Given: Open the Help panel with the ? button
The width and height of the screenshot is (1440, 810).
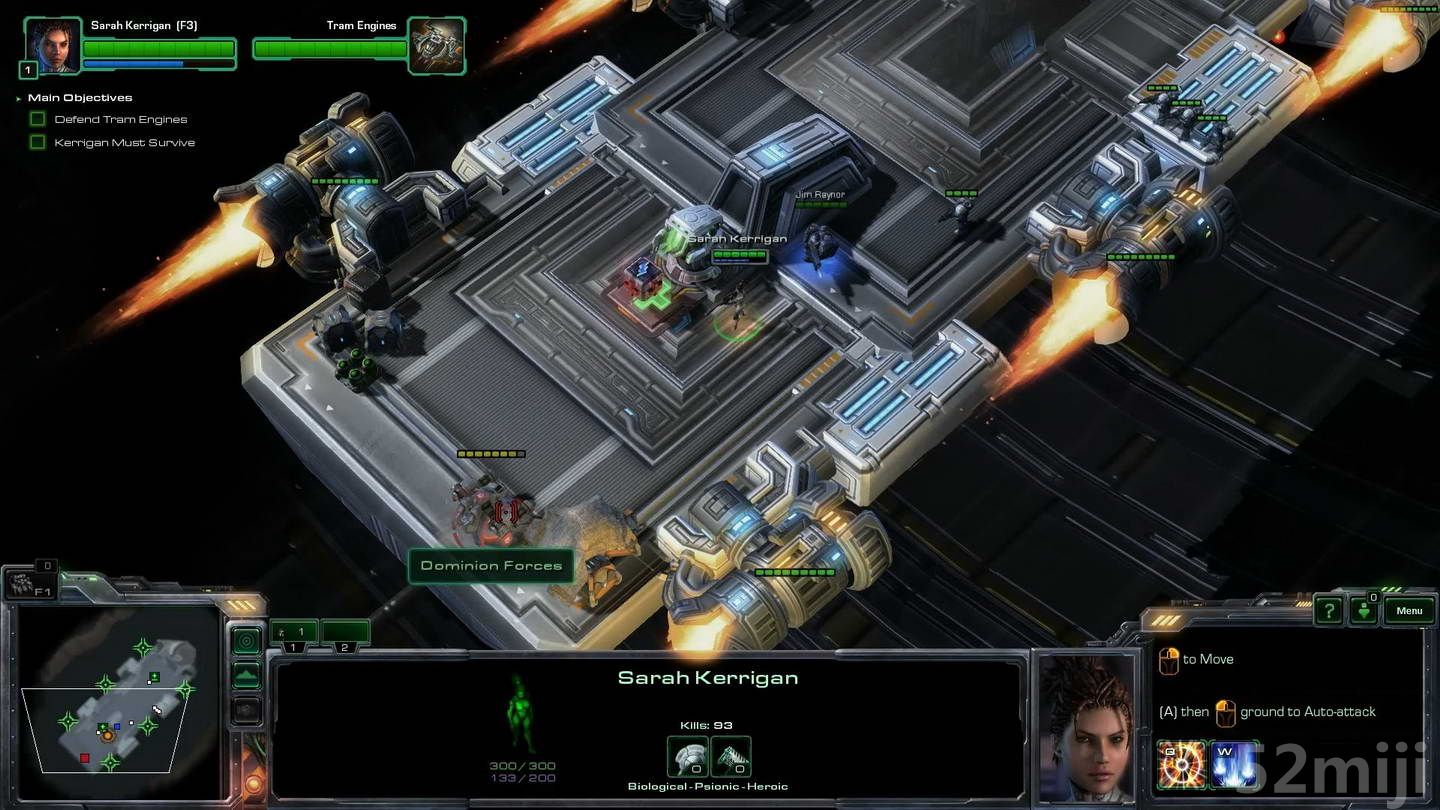Looking at the screenshot, I should point(1327,609).
